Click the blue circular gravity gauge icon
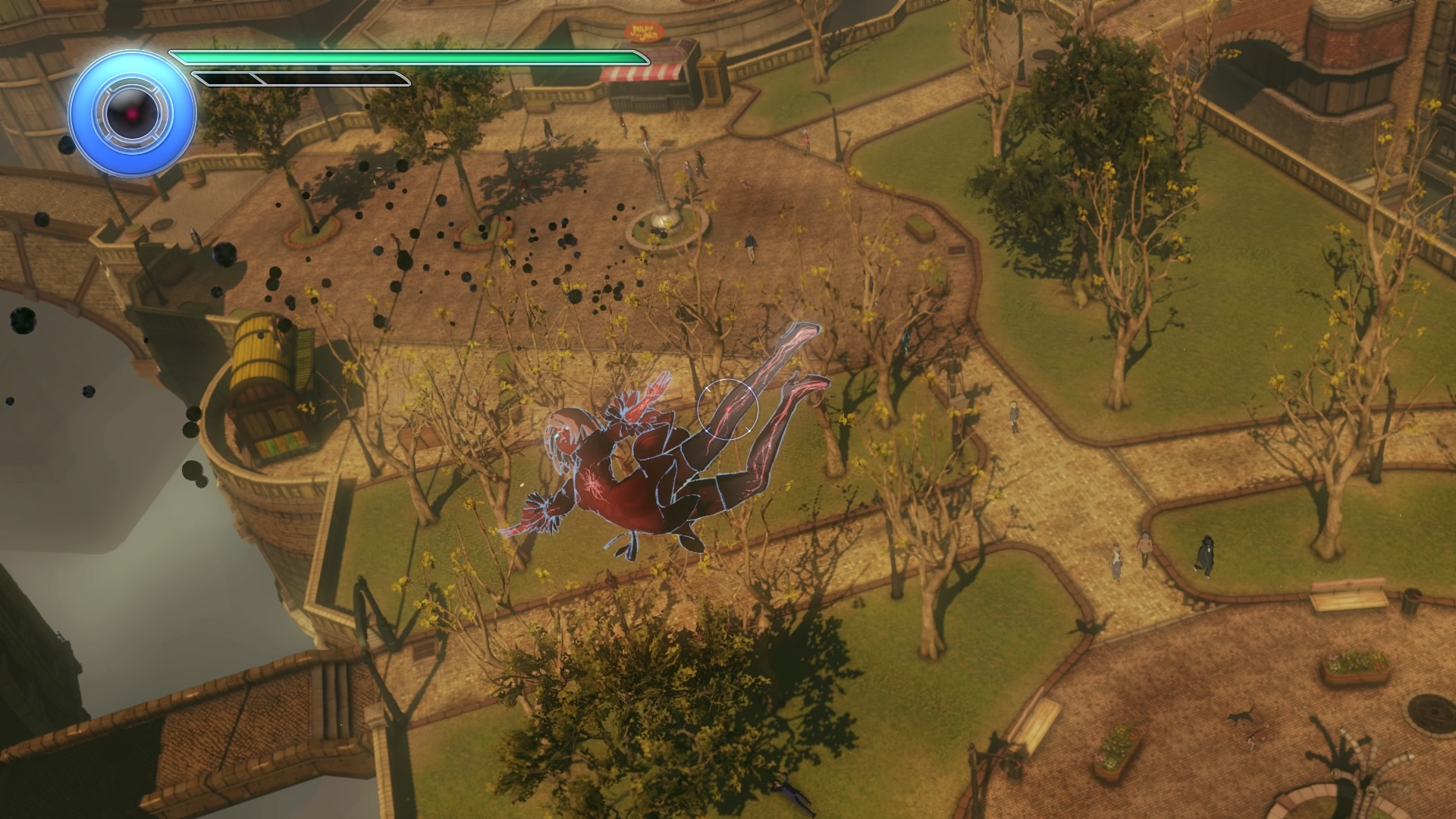The image size is (1456, 819). [x=133, y=115]
